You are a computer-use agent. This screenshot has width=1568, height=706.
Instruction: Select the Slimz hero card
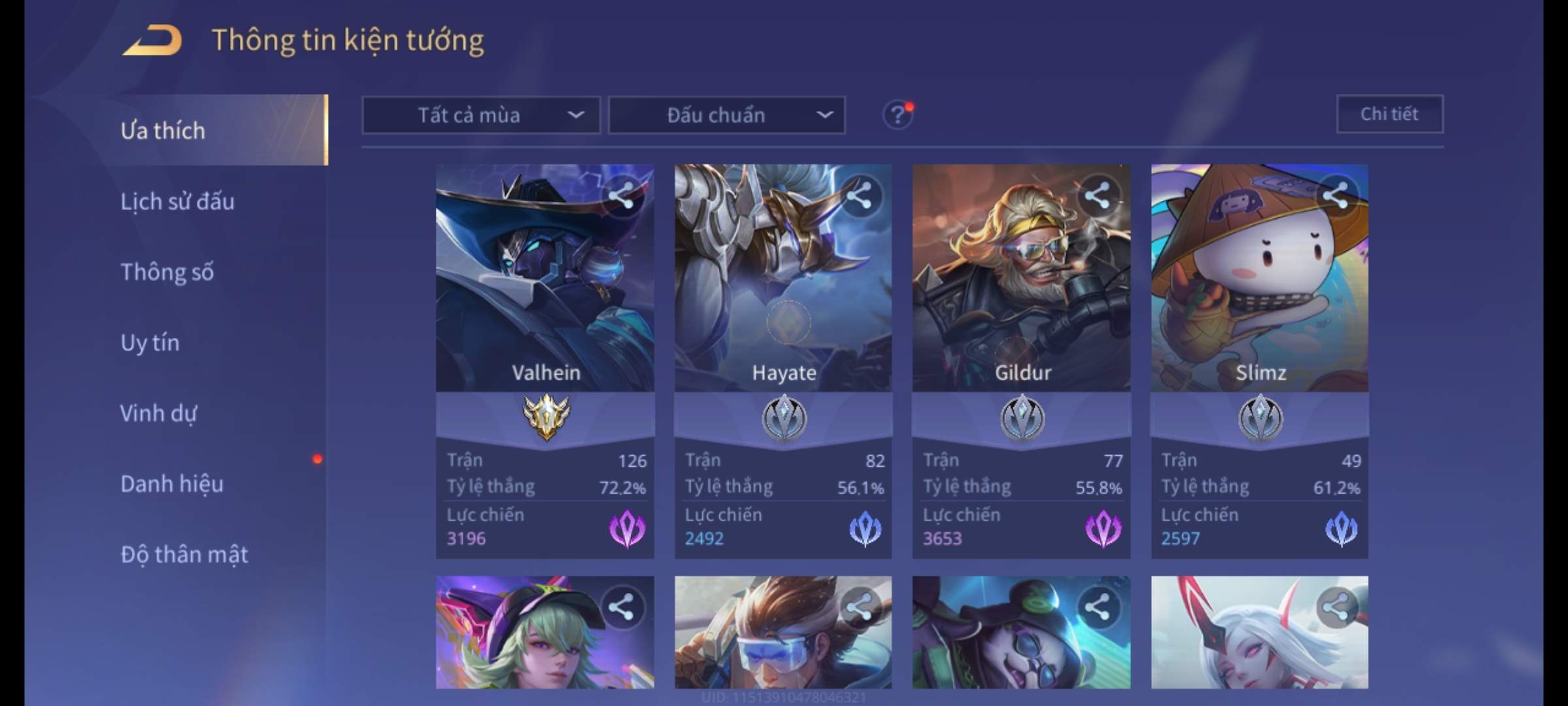[x=1259, y=294]
